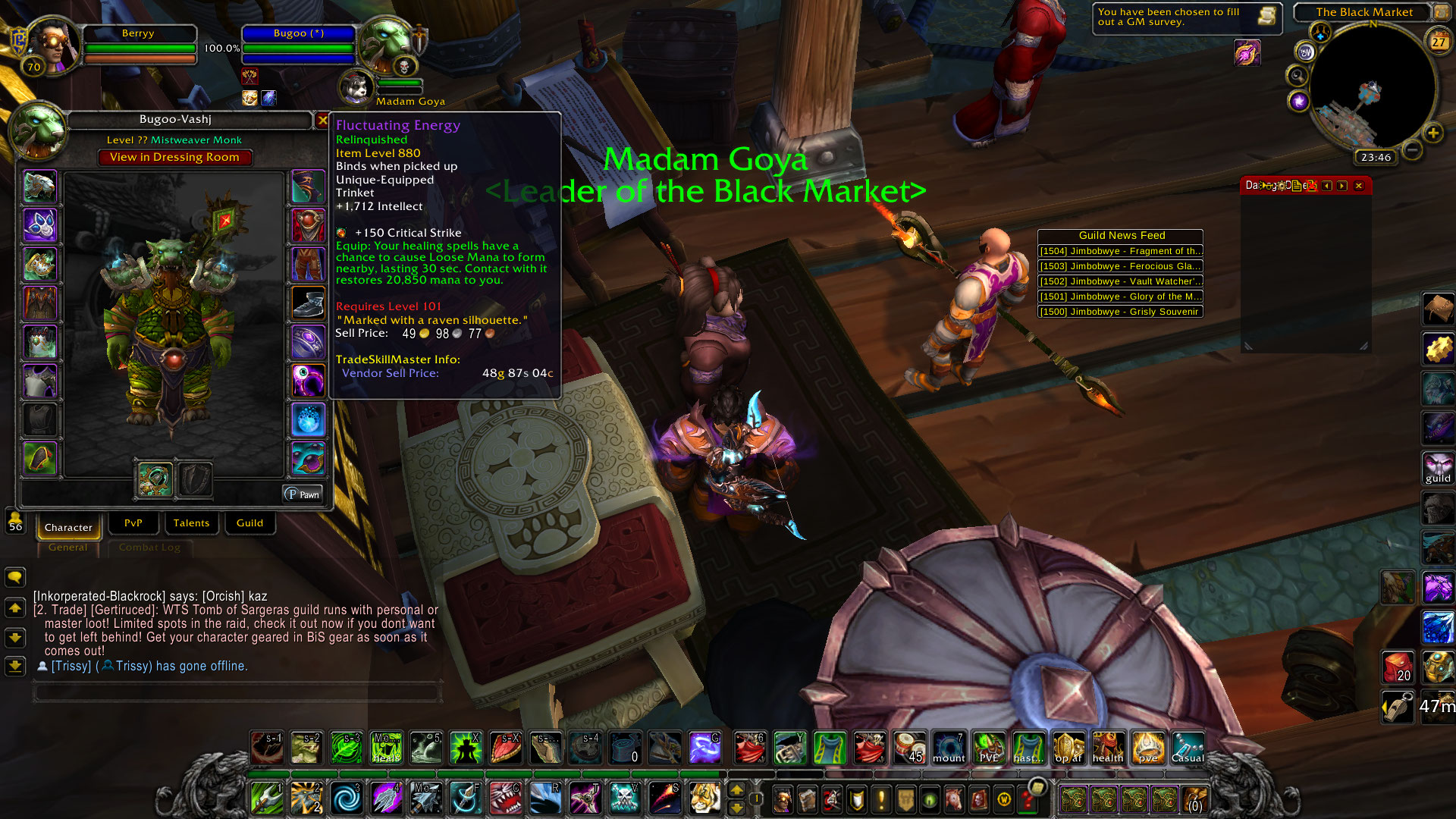The image size is (1456, 819).
Task: Activate the mount action button
Action: (x=949, y=748)
